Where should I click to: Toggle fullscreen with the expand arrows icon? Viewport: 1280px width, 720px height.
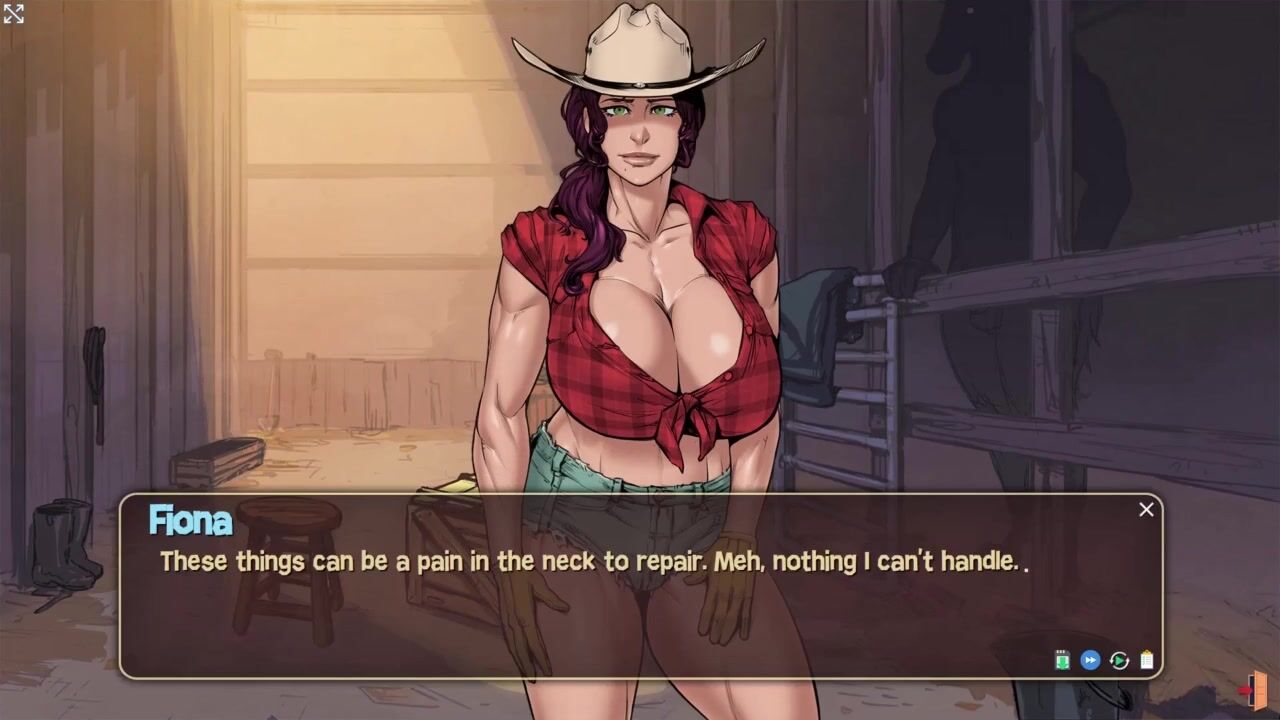pos(13,13)
